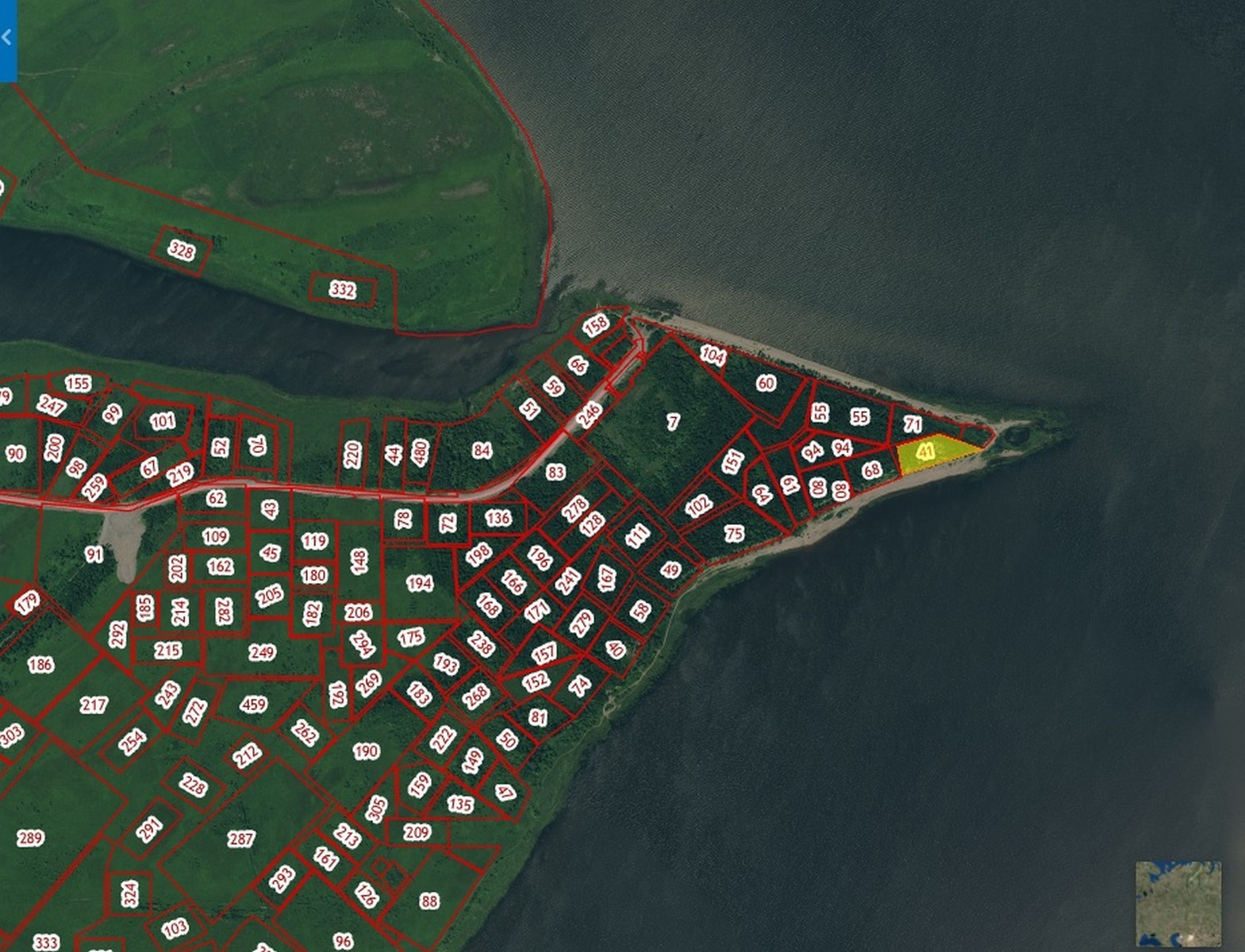
Task: Open the overview map thumbnail
Action: click(x=1178, y=904)
